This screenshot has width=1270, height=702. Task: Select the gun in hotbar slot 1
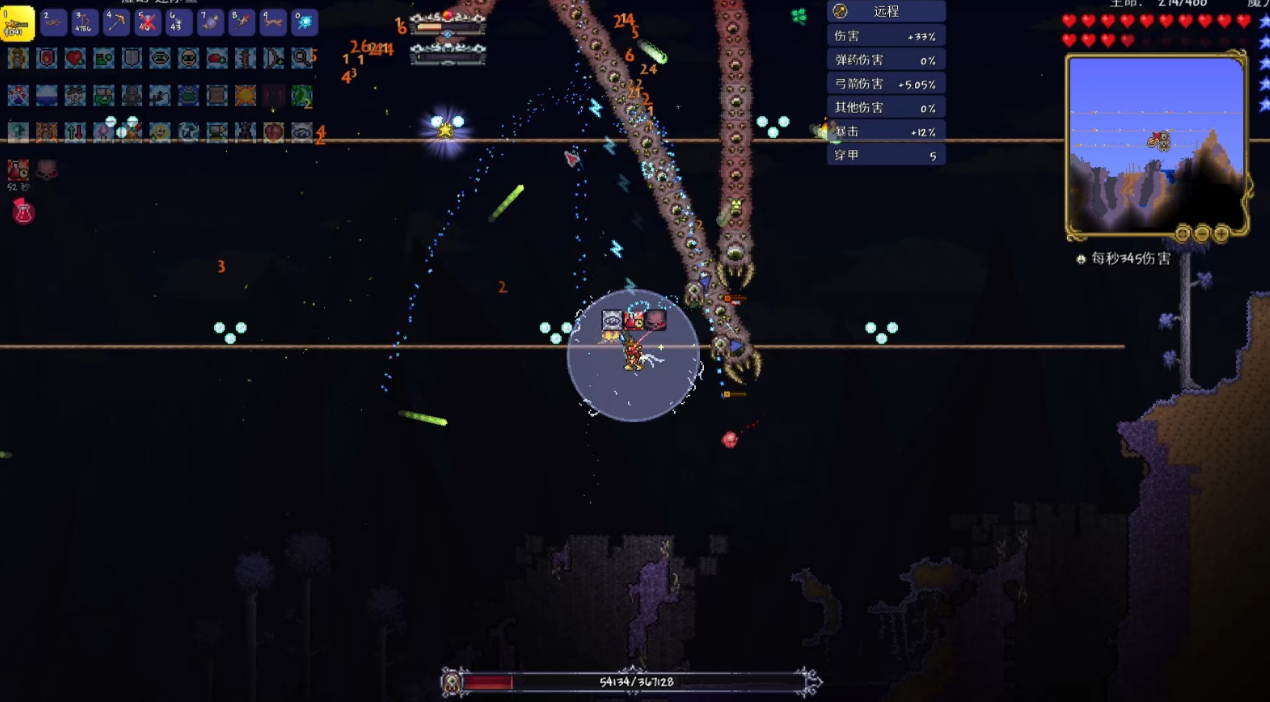(x=18, y=23)
